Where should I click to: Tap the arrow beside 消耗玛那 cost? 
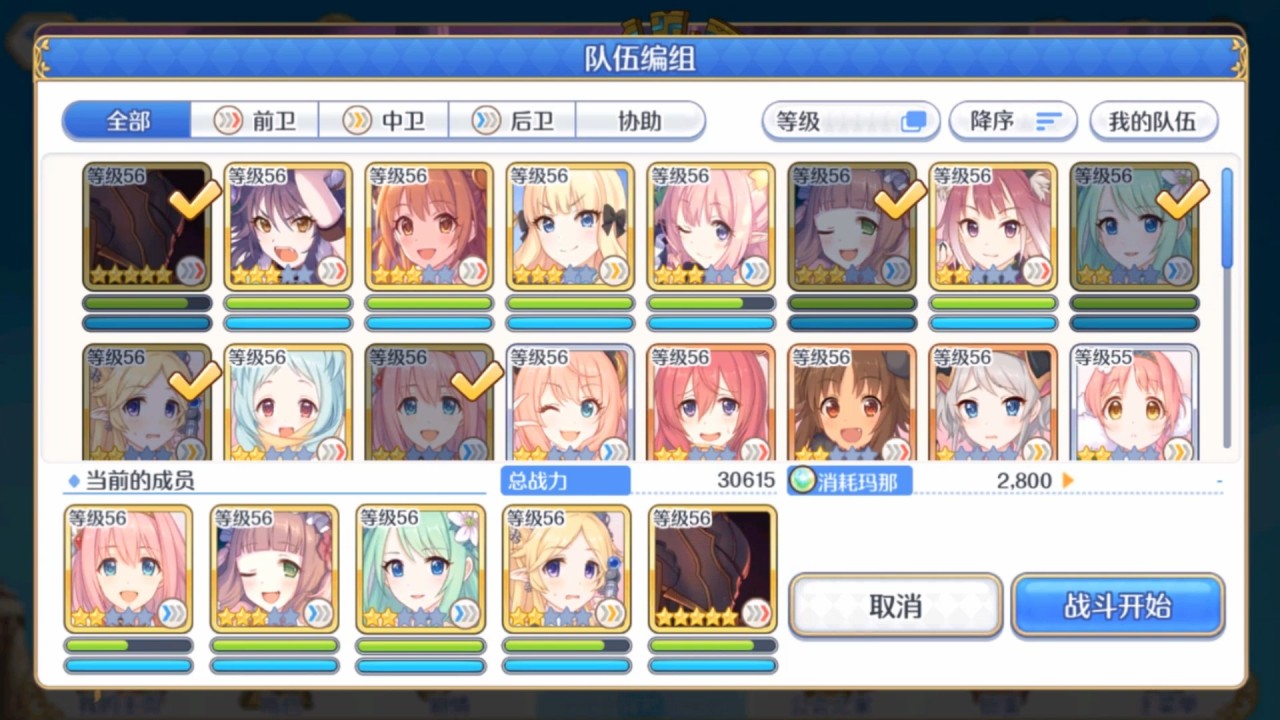pyautogui.click(x=1068, y=481)
